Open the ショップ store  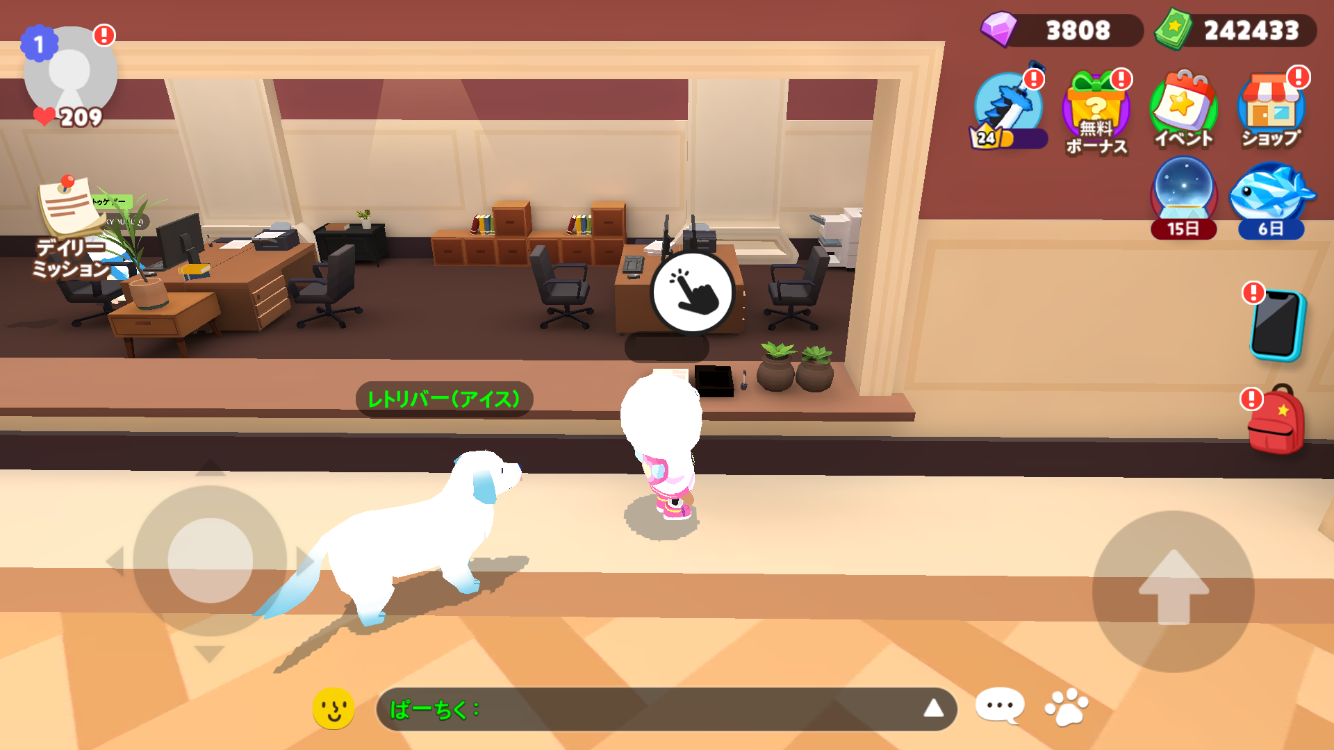(x=1271, y=110)
